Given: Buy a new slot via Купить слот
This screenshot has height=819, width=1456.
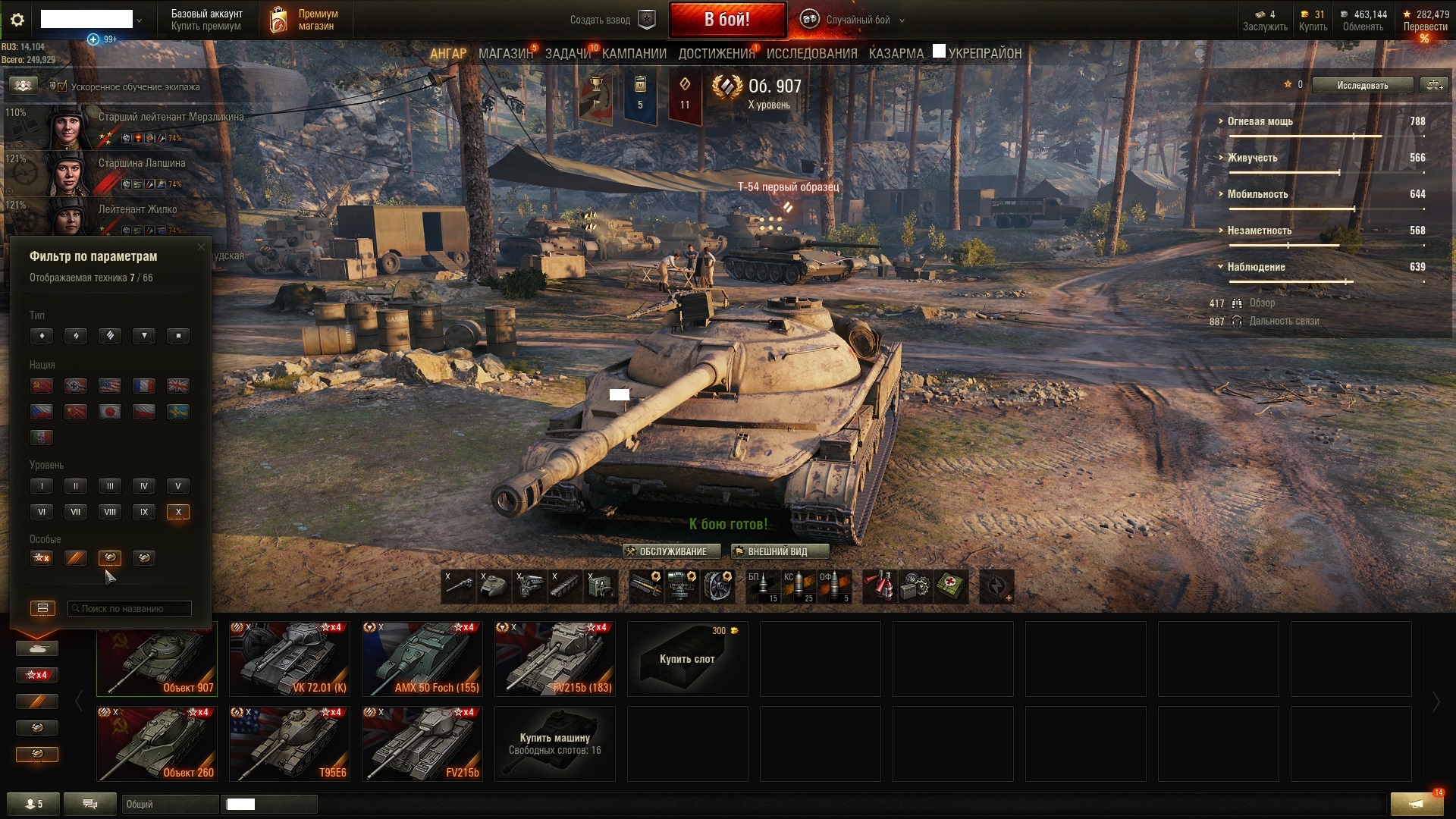Looking at the screenshot, I should pos(687,659).
